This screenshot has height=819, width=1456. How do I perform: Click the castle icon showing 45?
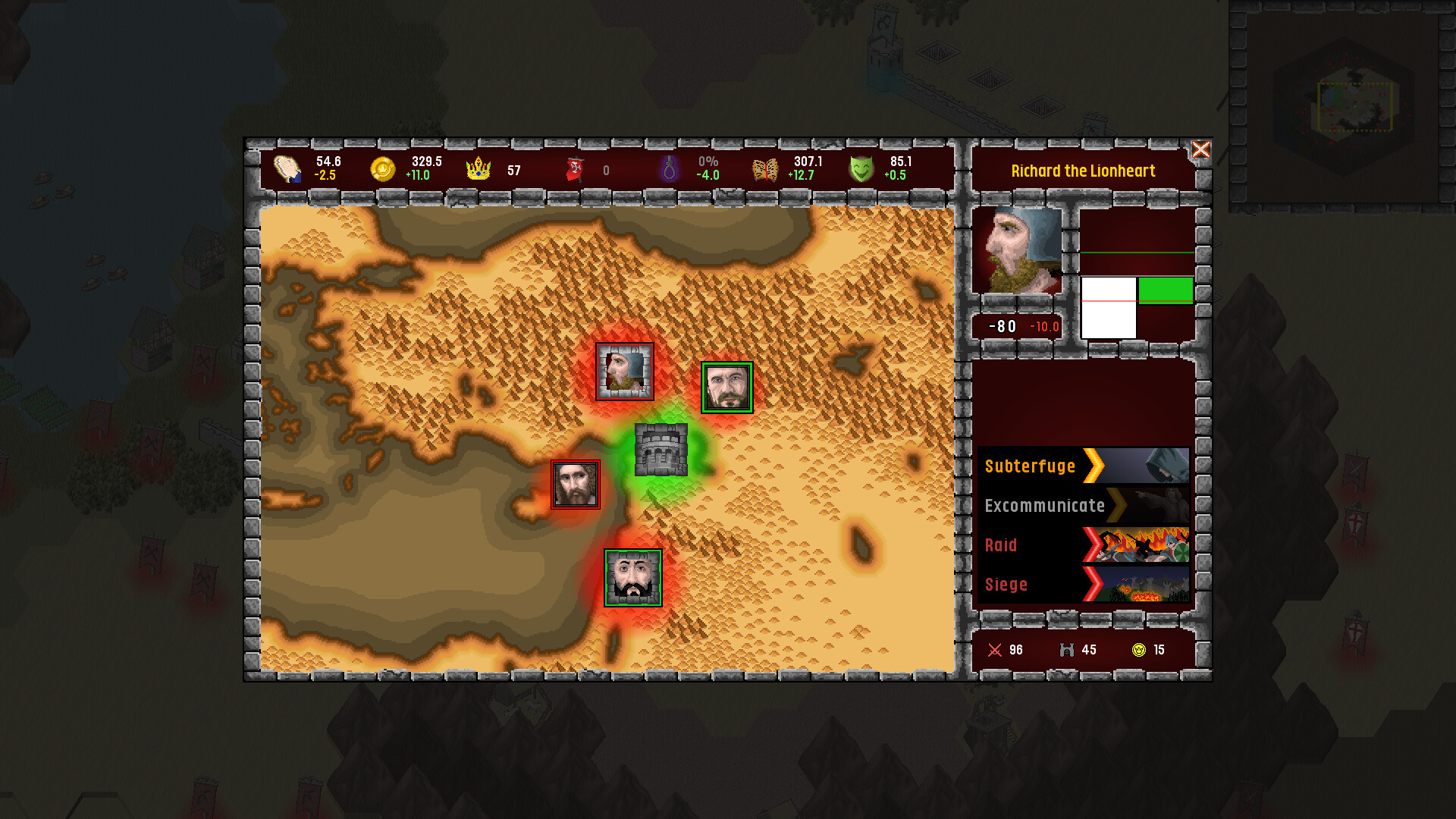point(1065,650)
